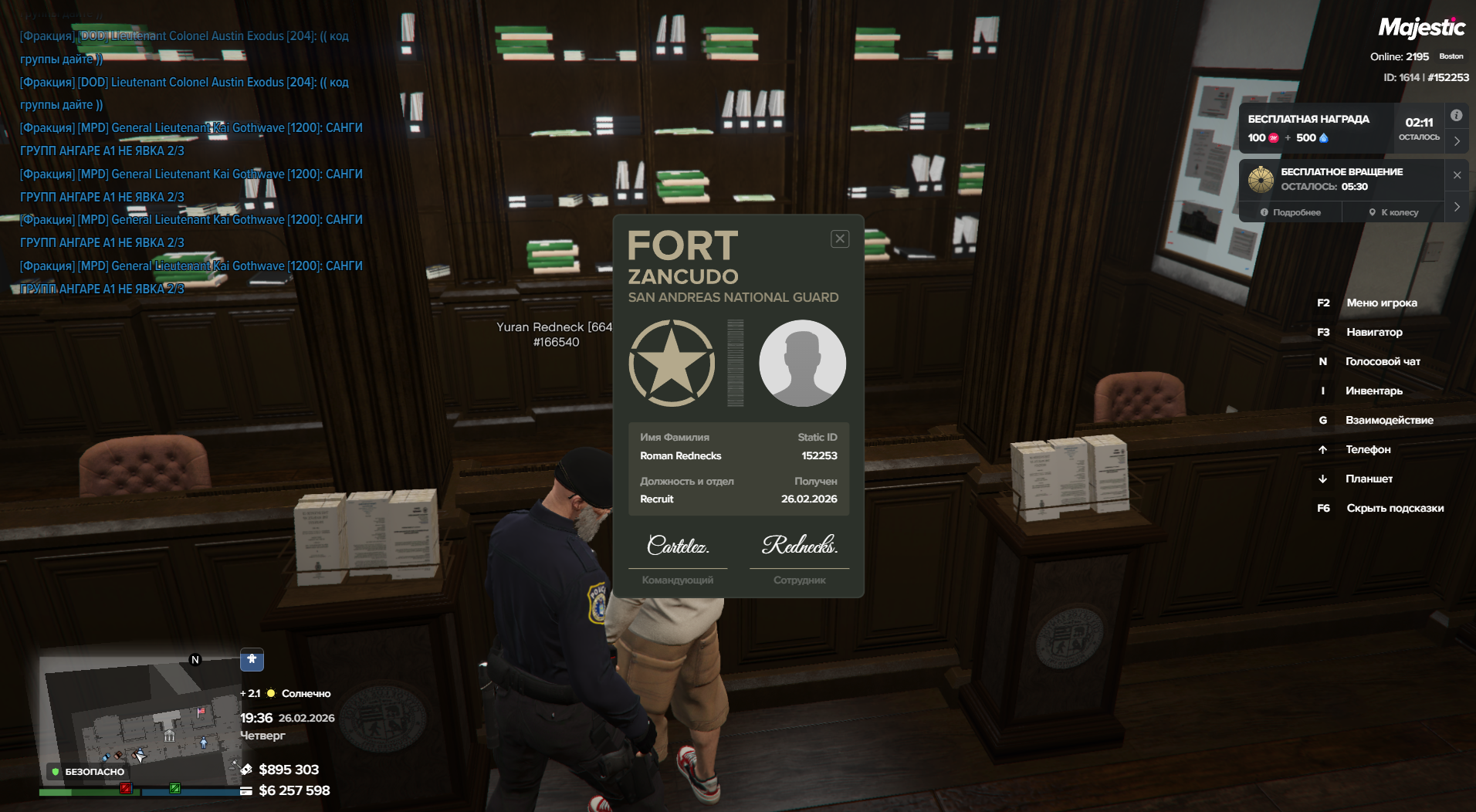This screenshot has height=812, width=1476.
Task: Select the US flag marker on minimap
Action: click(x=201, y=712)
